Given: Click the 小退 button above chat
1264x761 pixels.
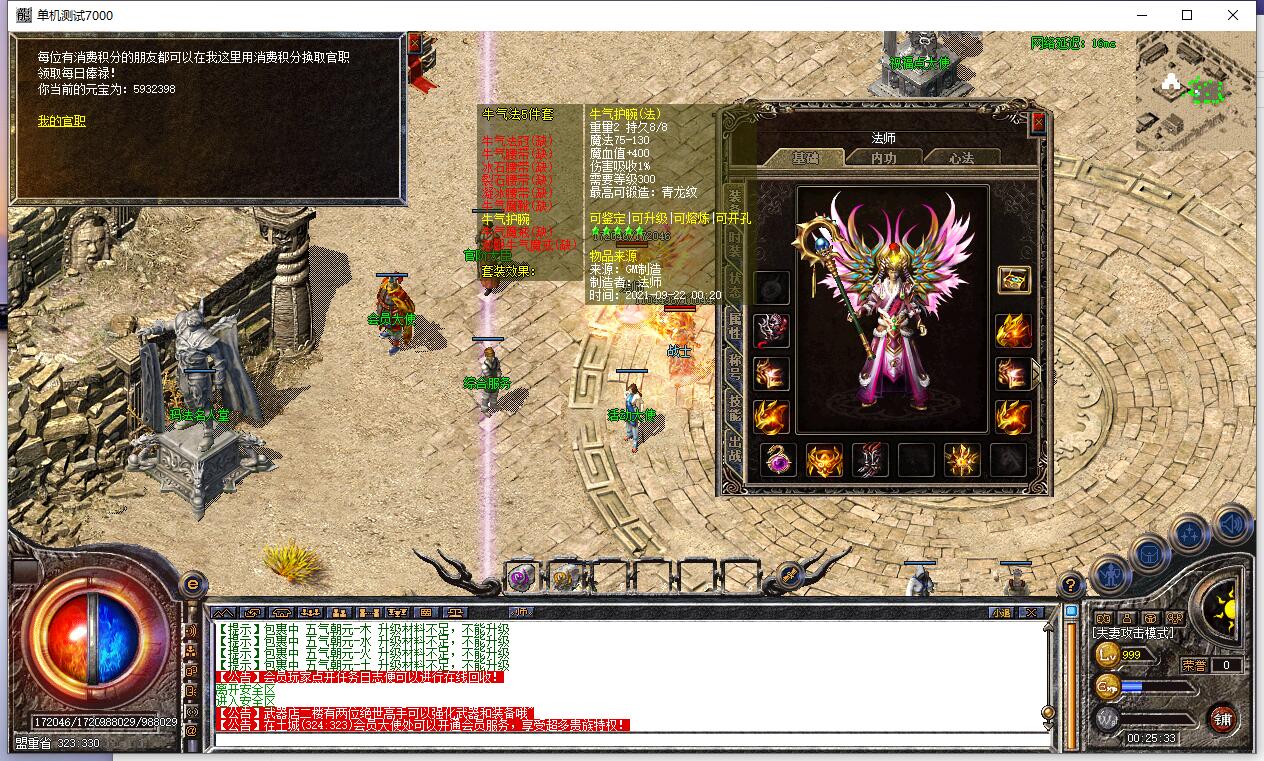Looking at the screenshot, I should click(x=1000, y=612).
